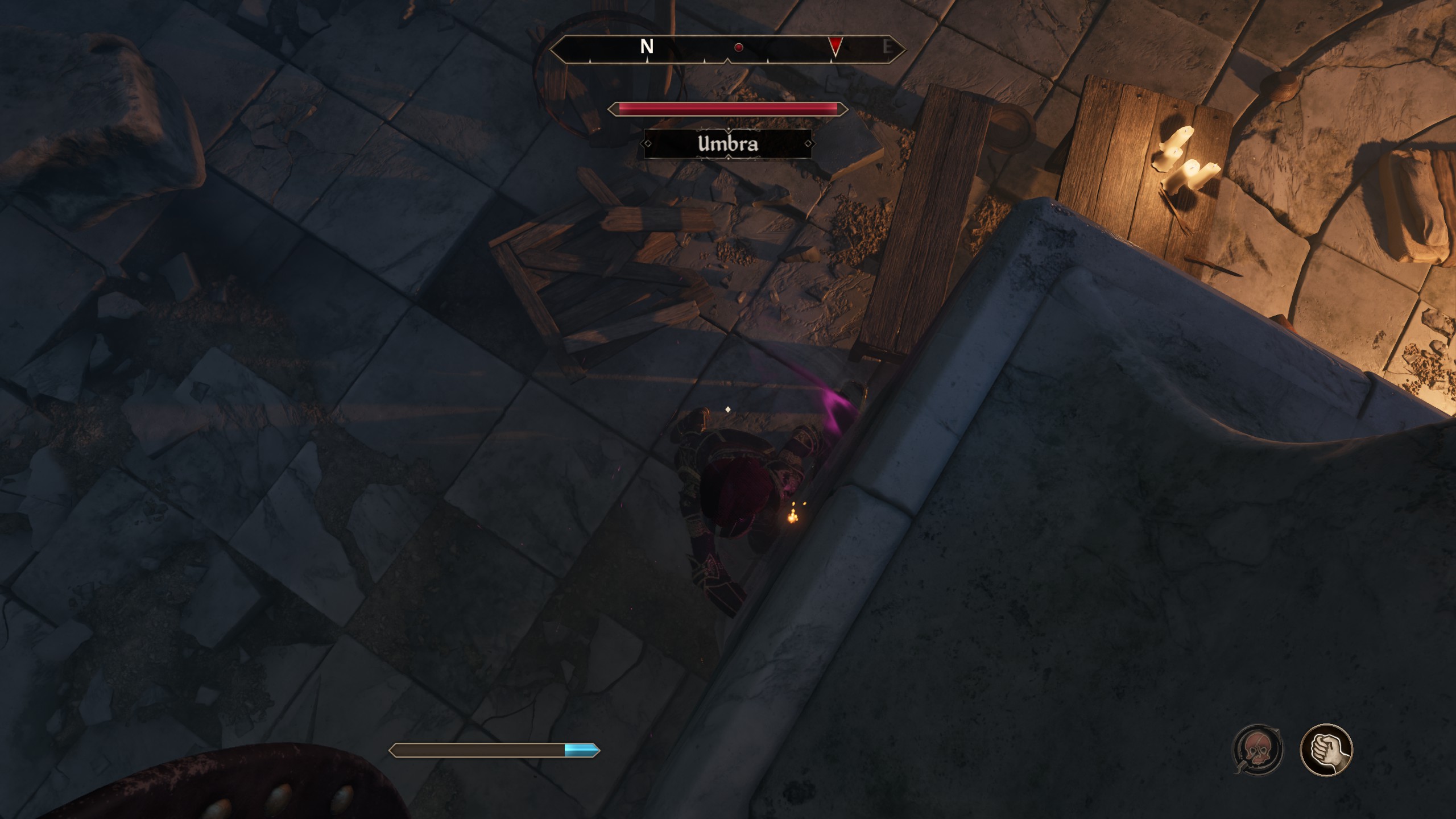Click the center tick notch of the compass bar
1456x819 pixels.
(729, 61)
